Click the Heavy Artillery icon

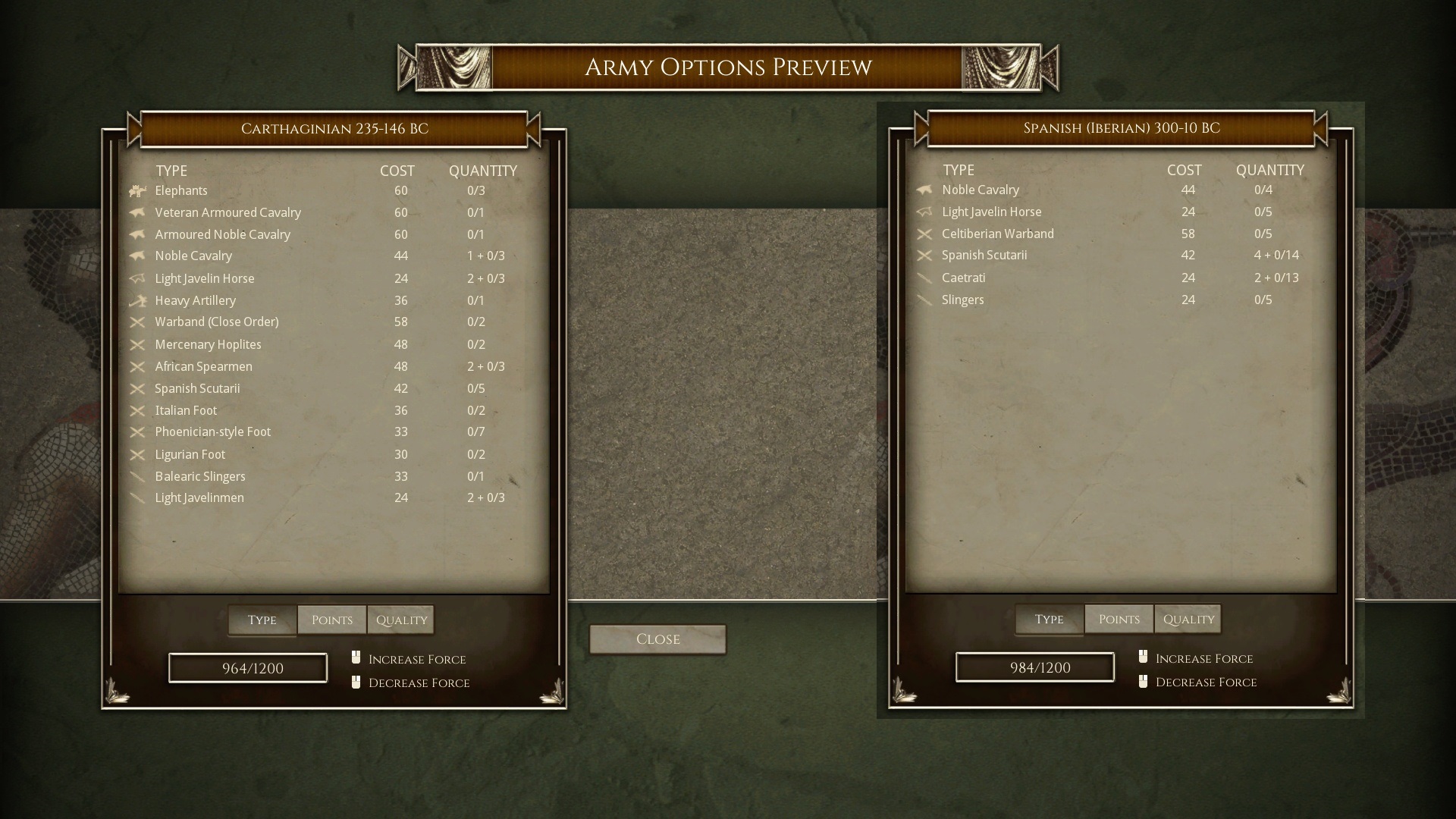click(140, 301)
